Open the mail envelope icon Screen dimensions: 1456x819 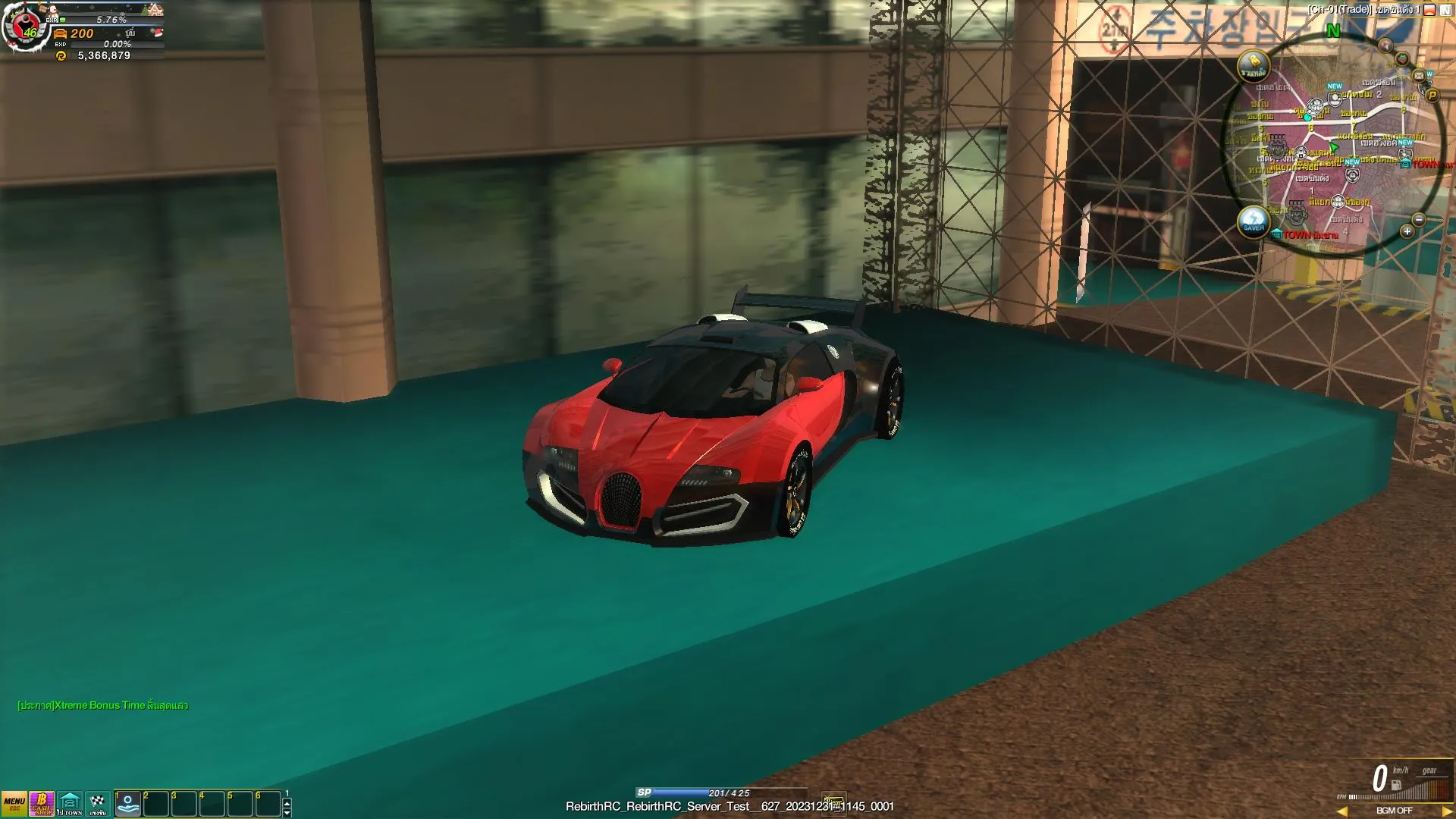(x=1419, y=76)
